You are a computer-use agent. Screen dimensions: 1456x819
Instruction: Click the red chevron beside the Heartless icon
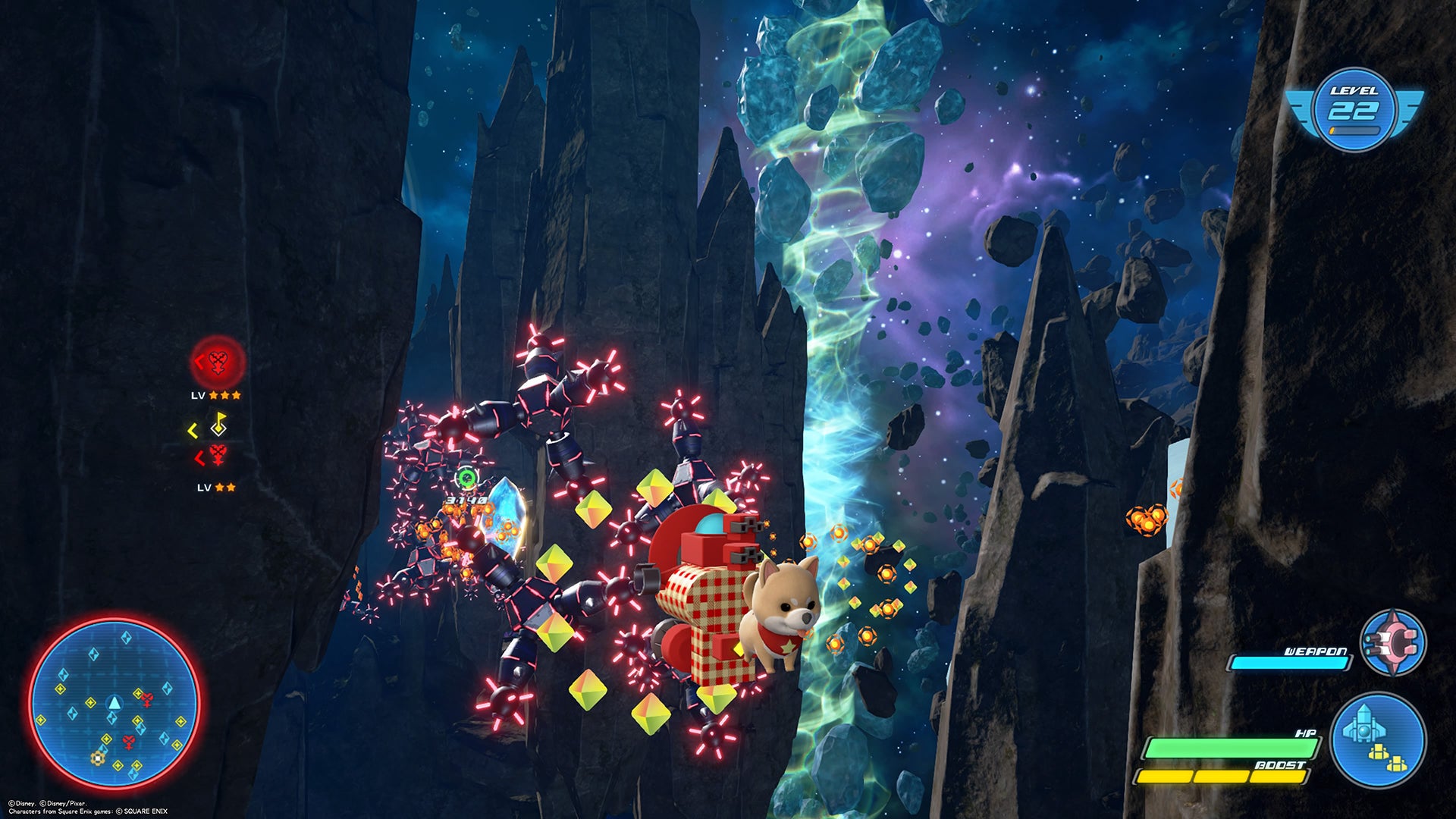pyautogui.click(x=198, y=362)
